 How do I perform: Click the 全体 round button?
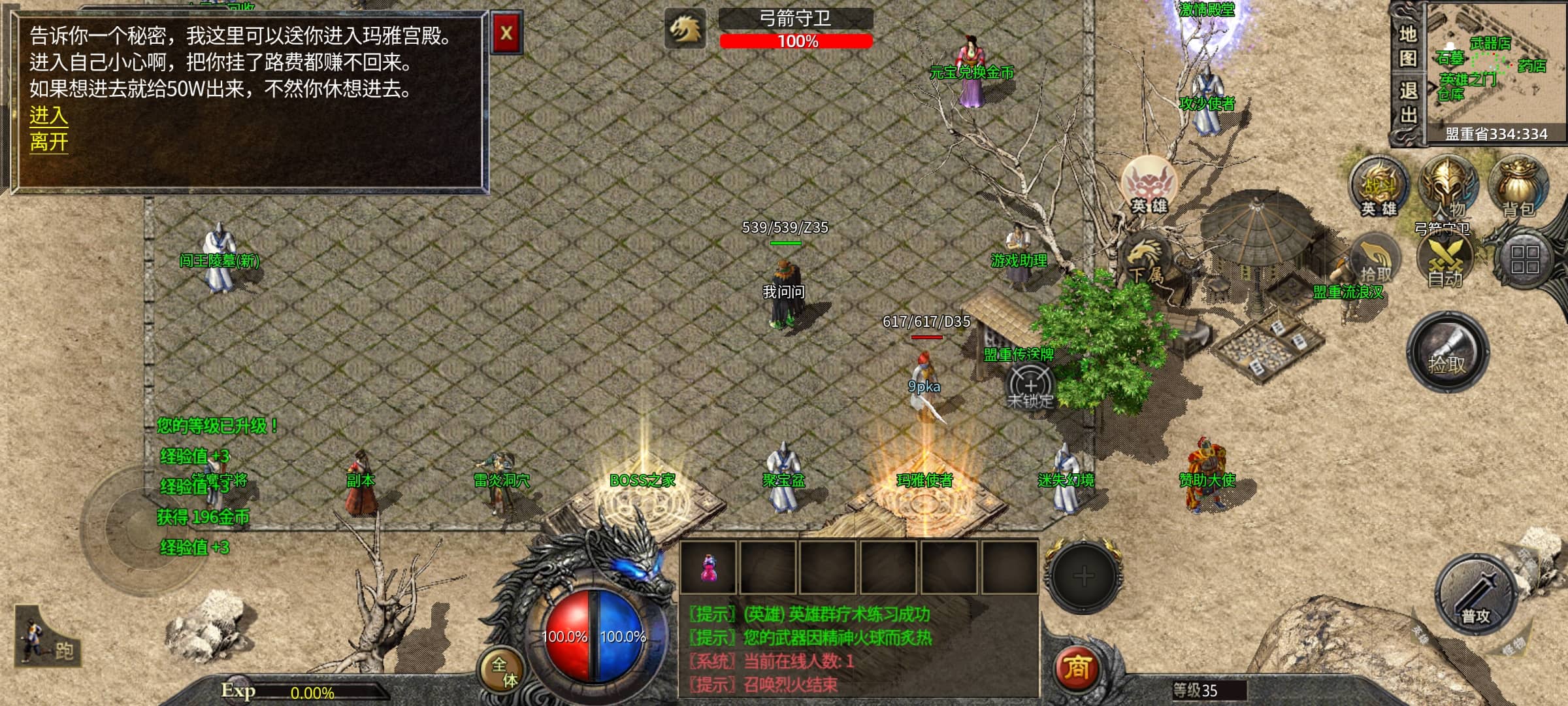click(x=504, y=672)
